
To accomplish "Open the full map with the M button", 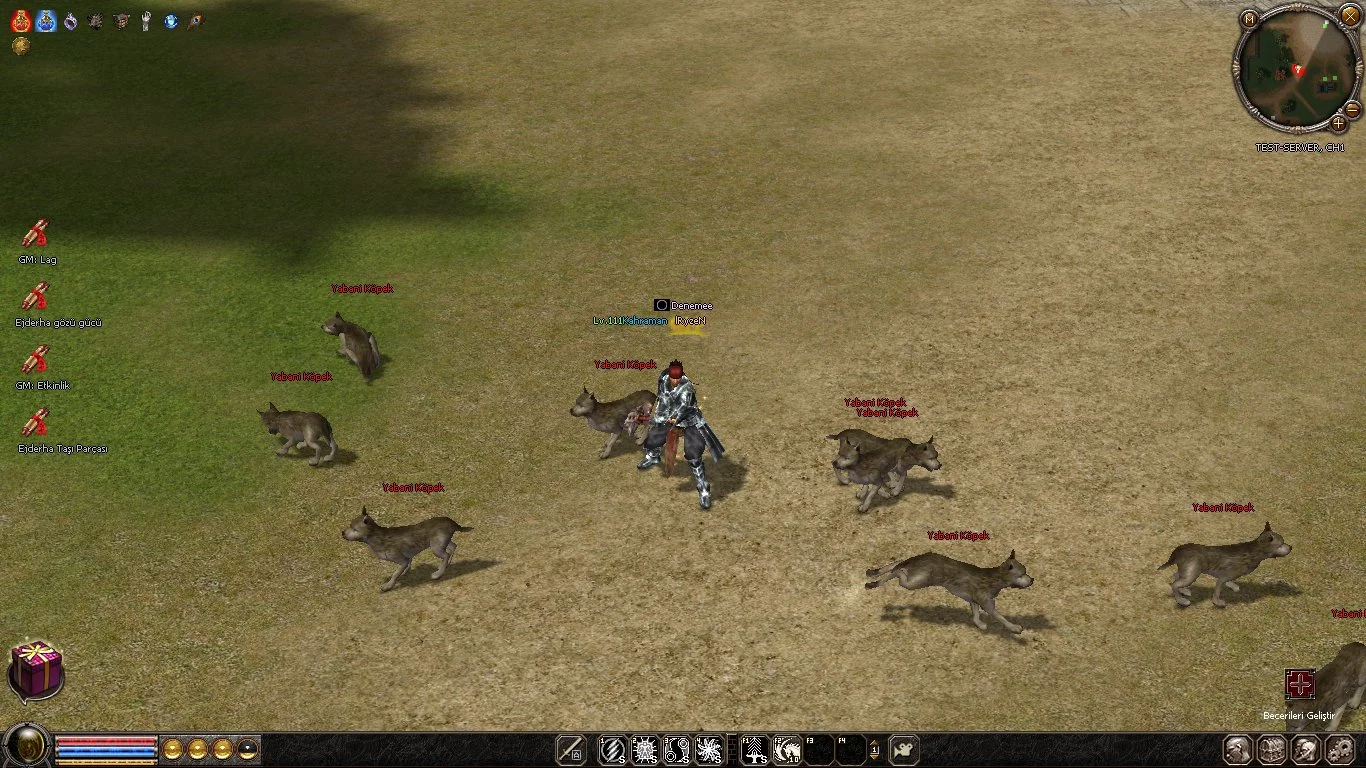I will (1249, 18).
